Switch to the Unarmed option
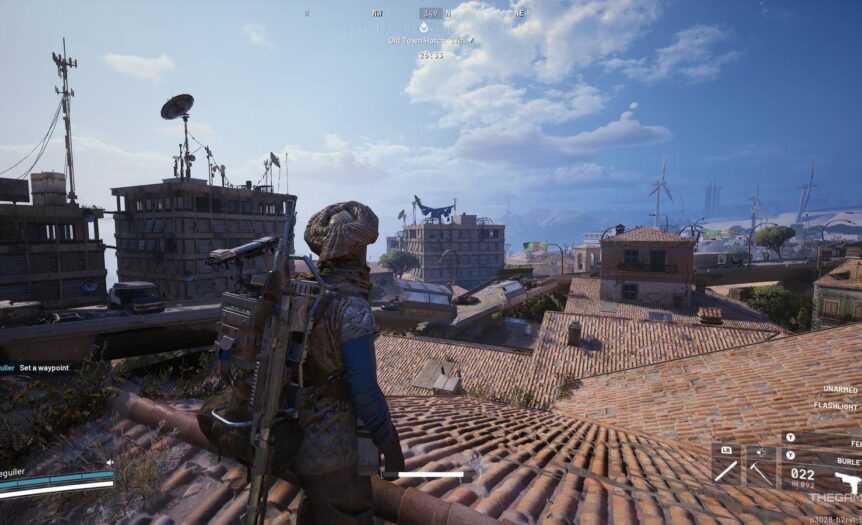 [840, 389]
